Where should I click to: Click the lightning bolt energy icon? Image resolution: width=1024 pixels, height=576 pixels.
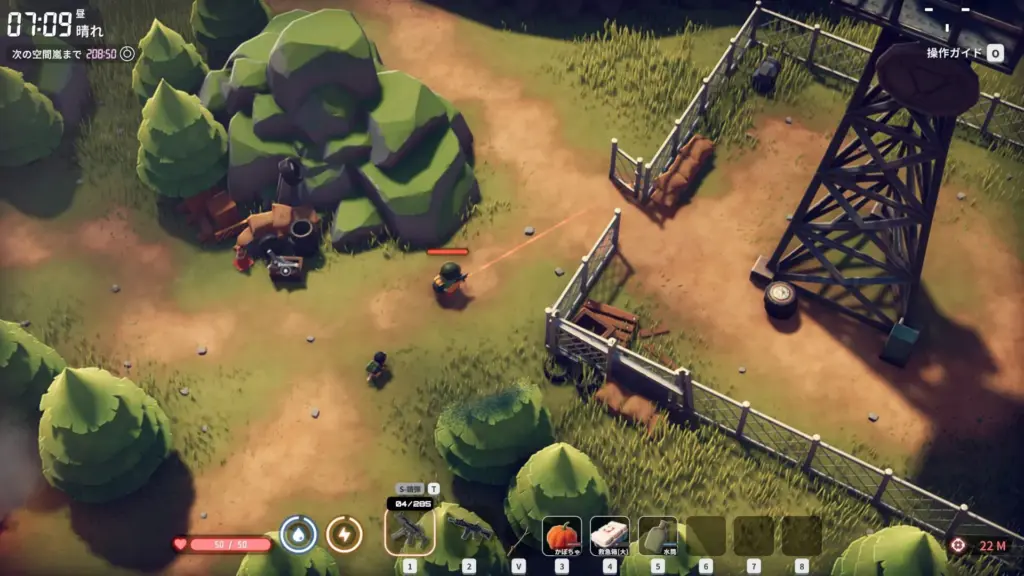[x=344, y=535]
